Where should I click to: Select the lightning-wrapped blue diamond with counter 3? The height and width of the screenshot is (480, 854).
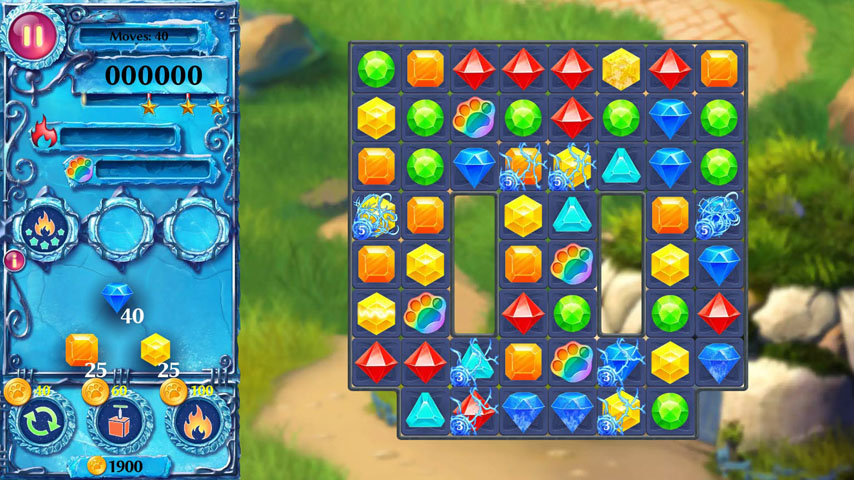click(x=621, y=361)
